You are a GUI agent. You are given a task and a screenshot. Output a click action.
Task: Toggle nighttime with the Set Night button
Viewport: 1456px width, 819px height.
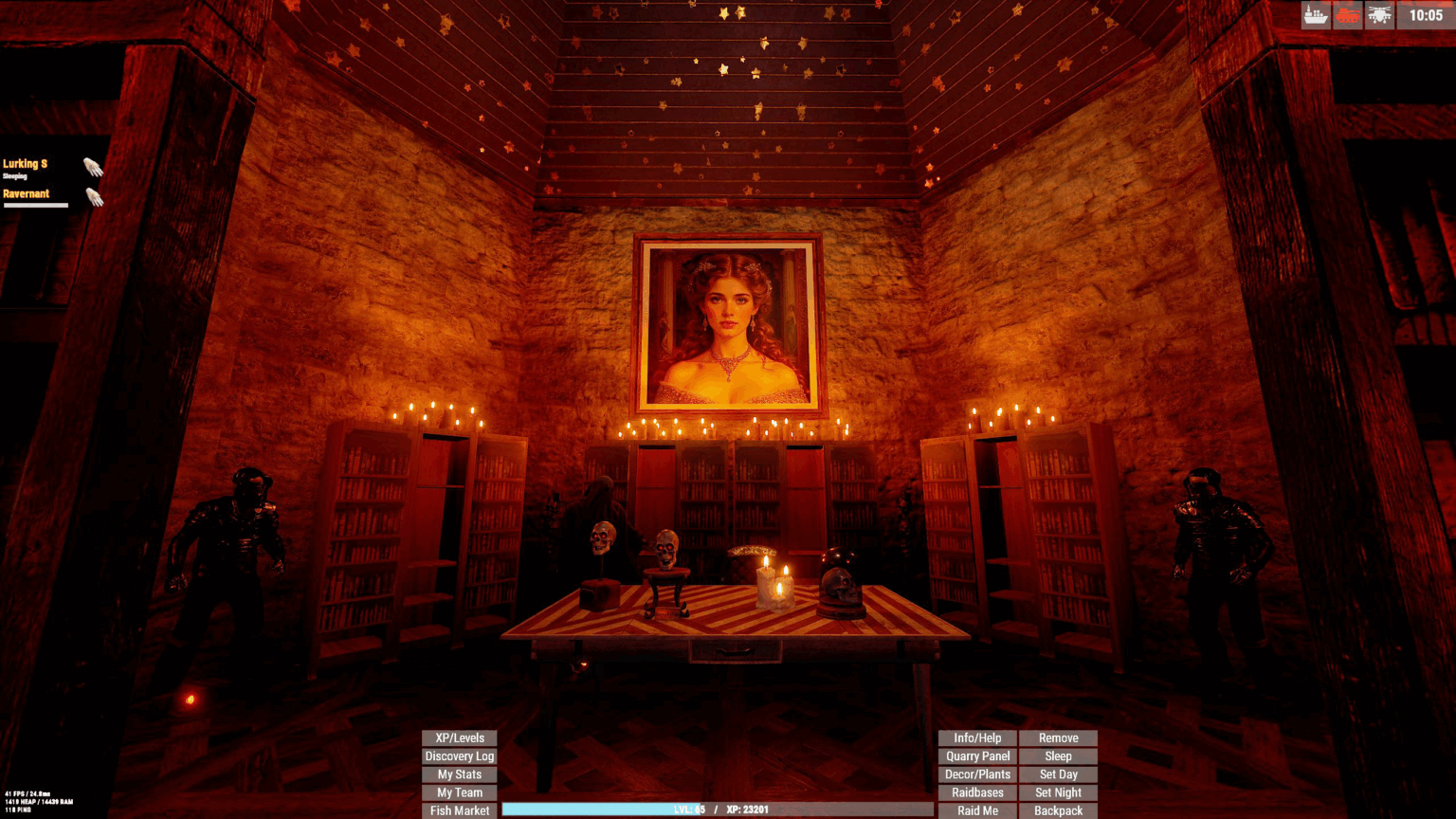(x=1058, y=792)
